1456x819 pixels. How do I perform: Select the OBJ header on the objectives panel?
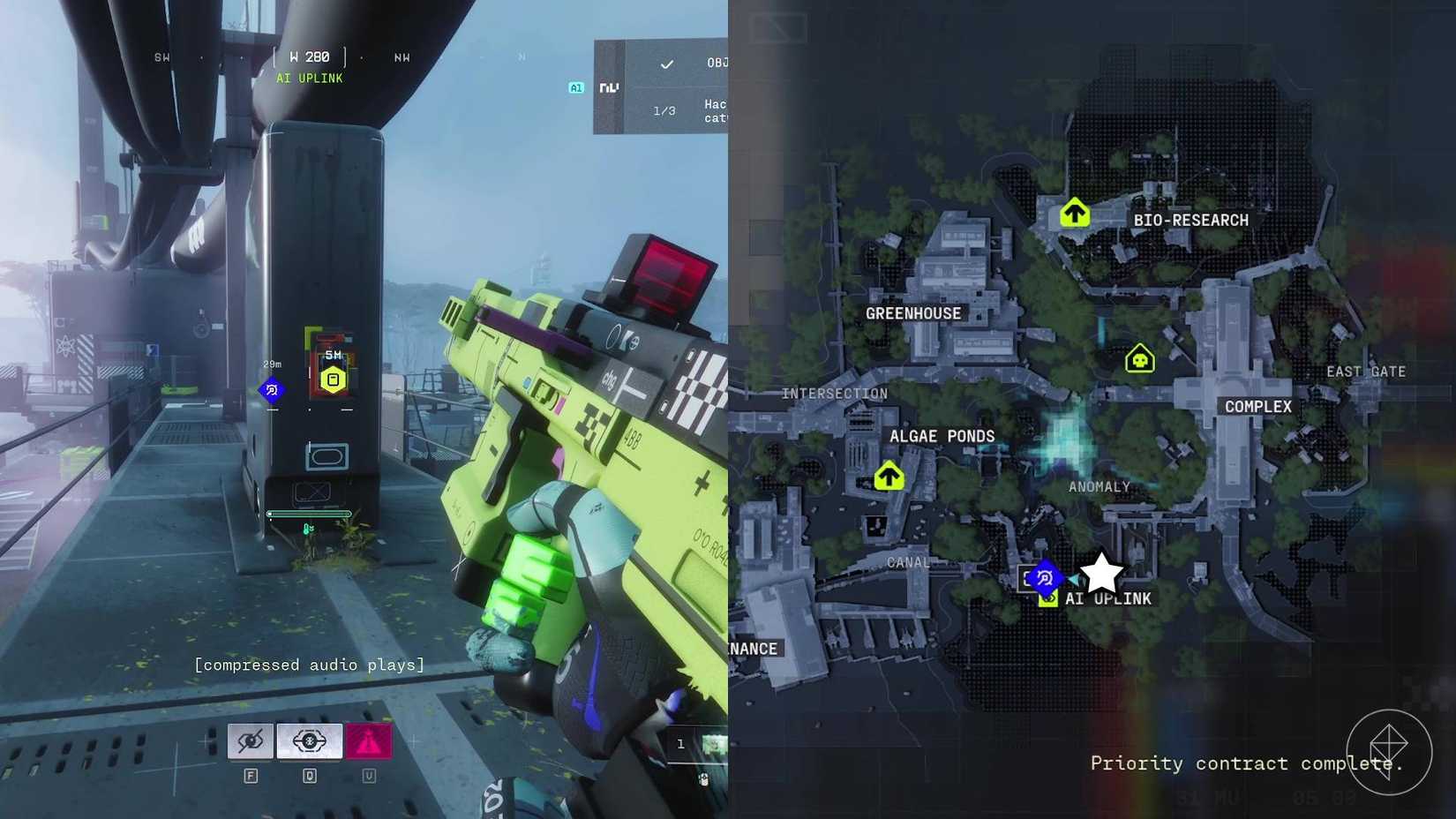click(717, 61)
